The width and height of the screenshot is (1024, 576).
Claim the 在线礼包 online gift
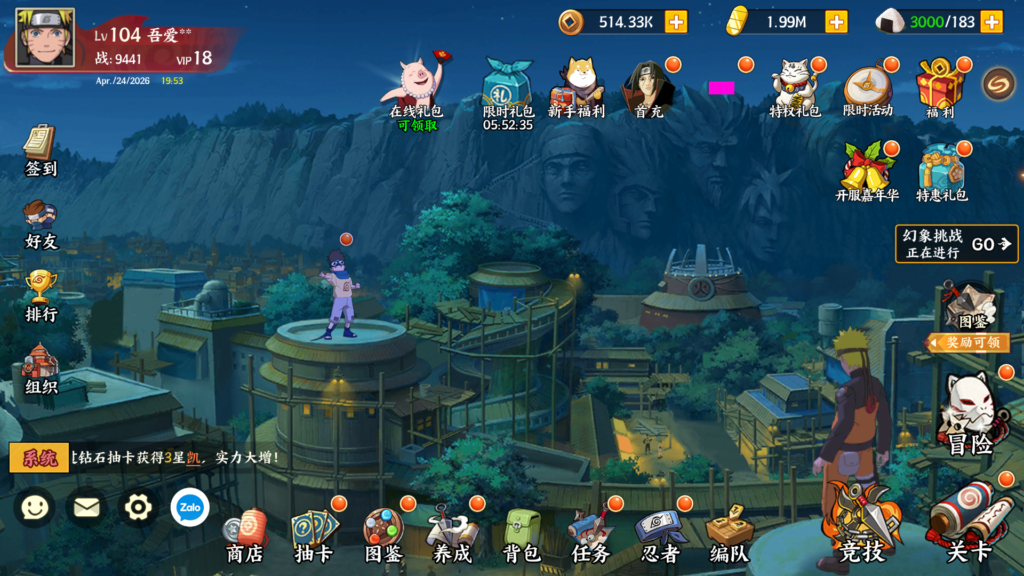416,88
